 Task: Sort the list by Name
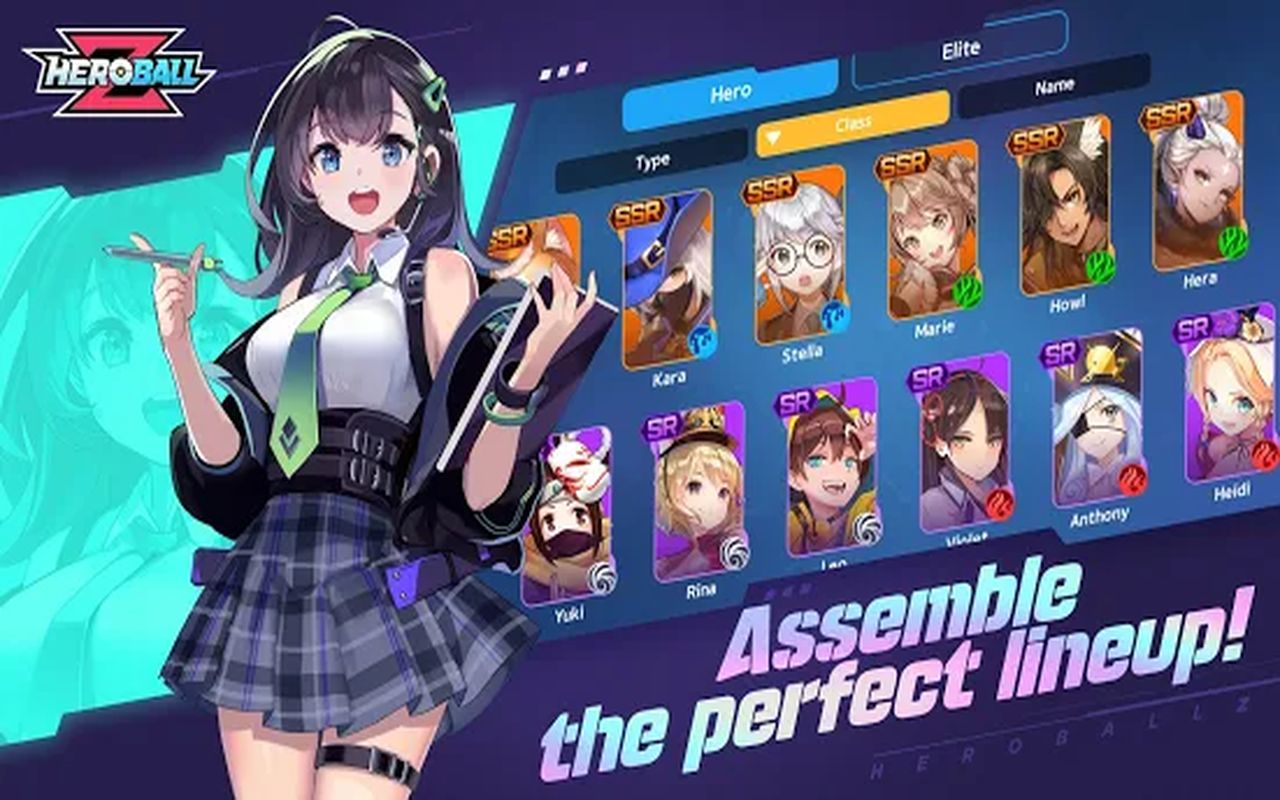pos(1054,87)
